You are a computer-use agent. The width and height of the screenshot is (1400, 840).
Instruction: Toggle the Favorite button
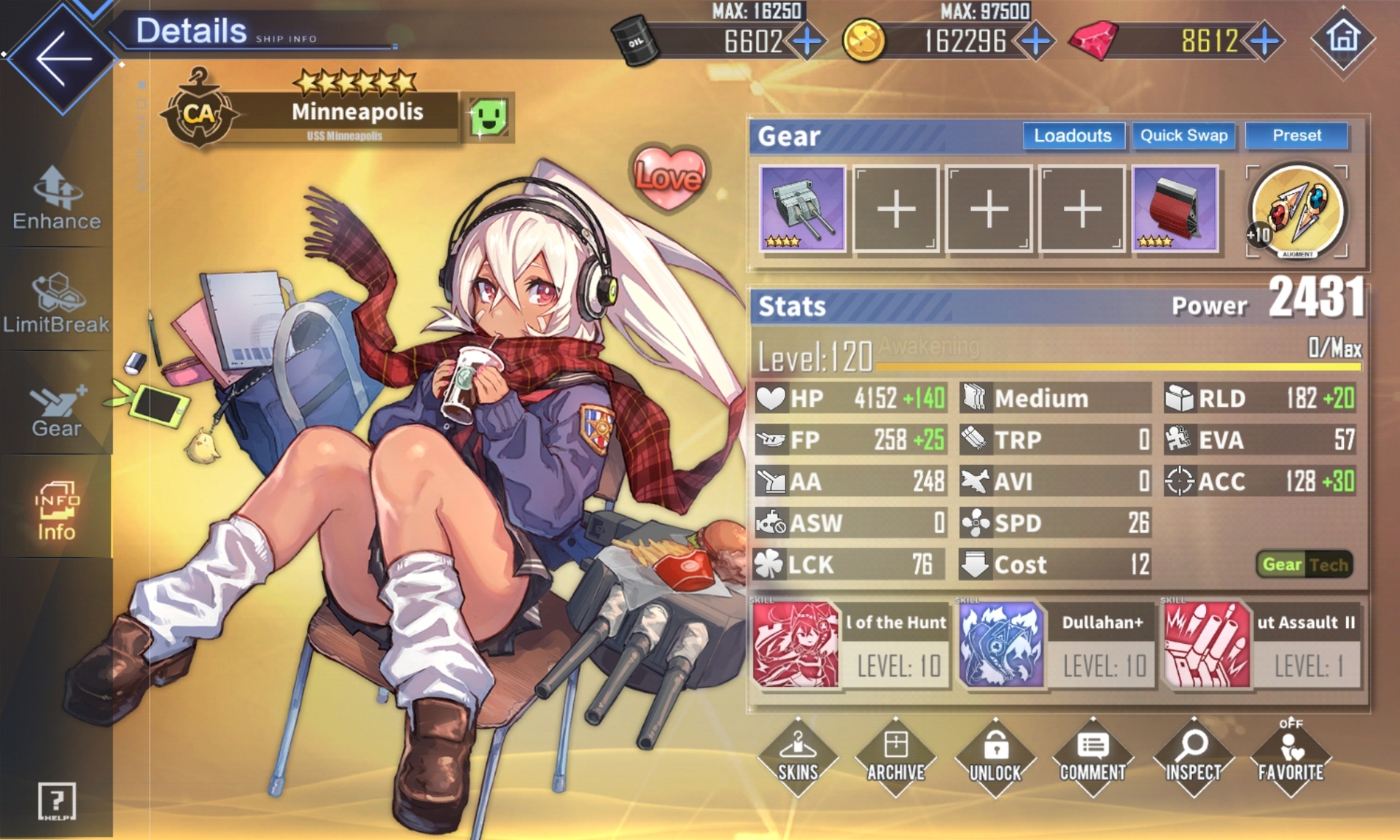pos(1290,758)
